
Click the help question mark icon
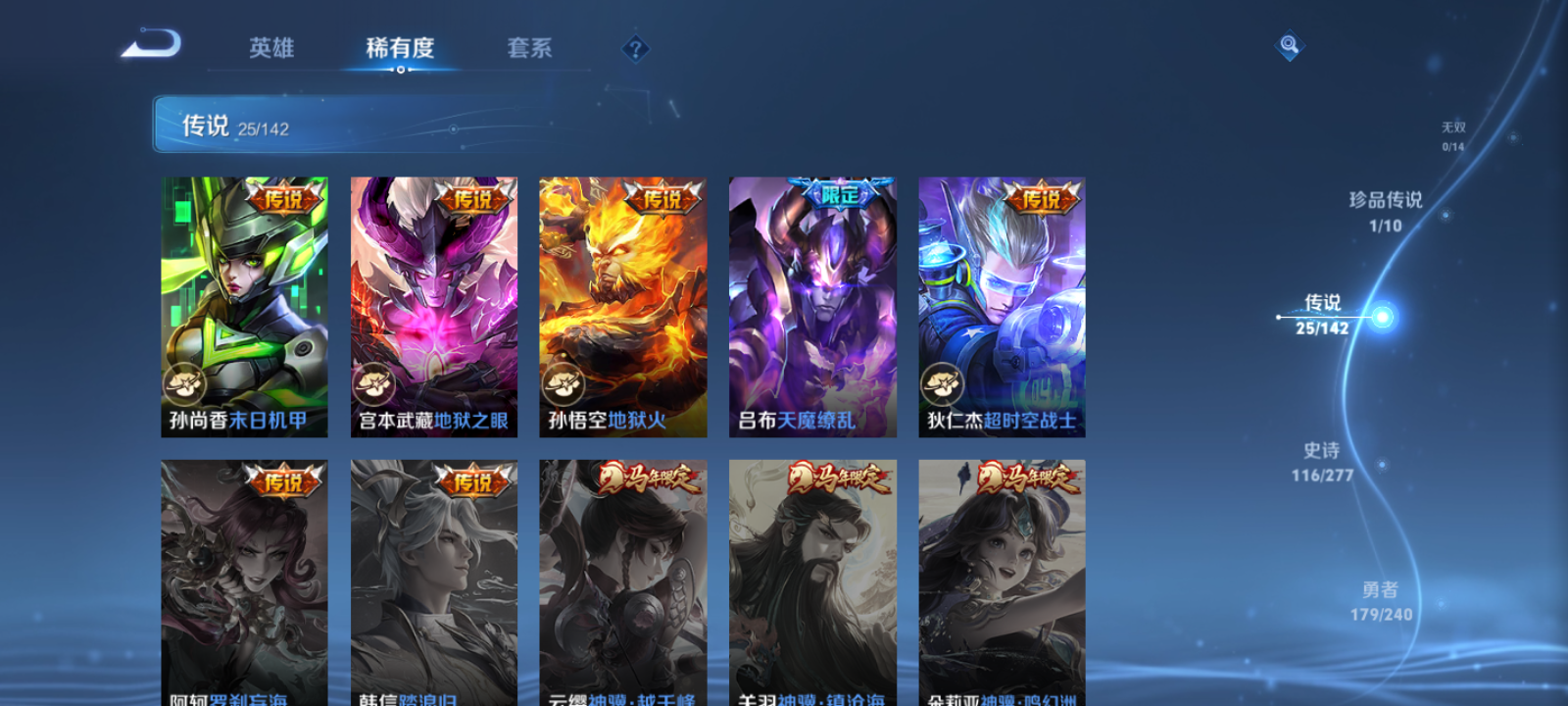[634, 46]
